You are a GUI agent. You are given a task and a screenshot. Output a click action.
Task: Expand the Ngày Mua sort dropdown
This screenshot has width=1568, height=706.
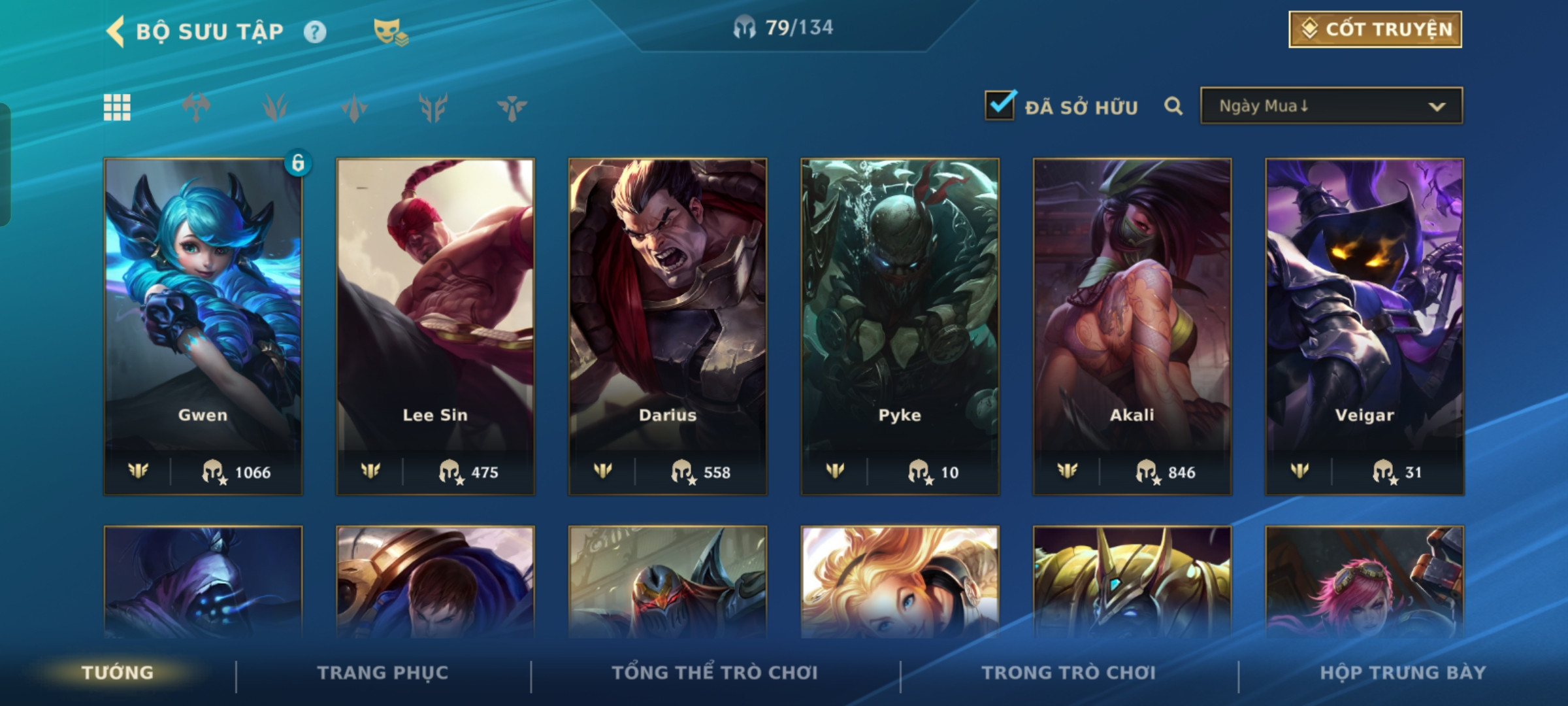point(1331,106)
